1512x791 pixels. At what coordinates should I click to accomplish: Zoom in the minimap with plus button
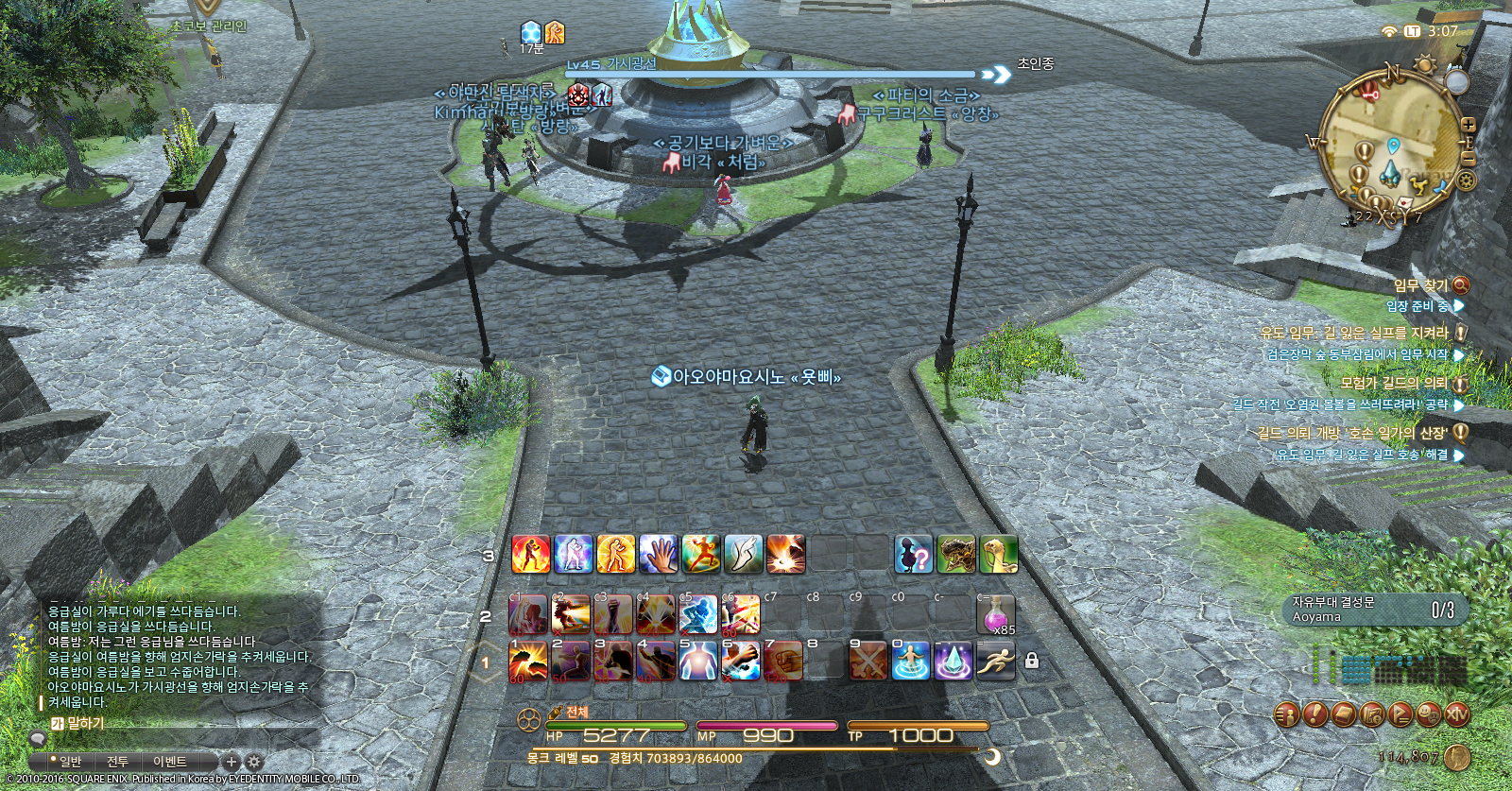click(1468, 125)
